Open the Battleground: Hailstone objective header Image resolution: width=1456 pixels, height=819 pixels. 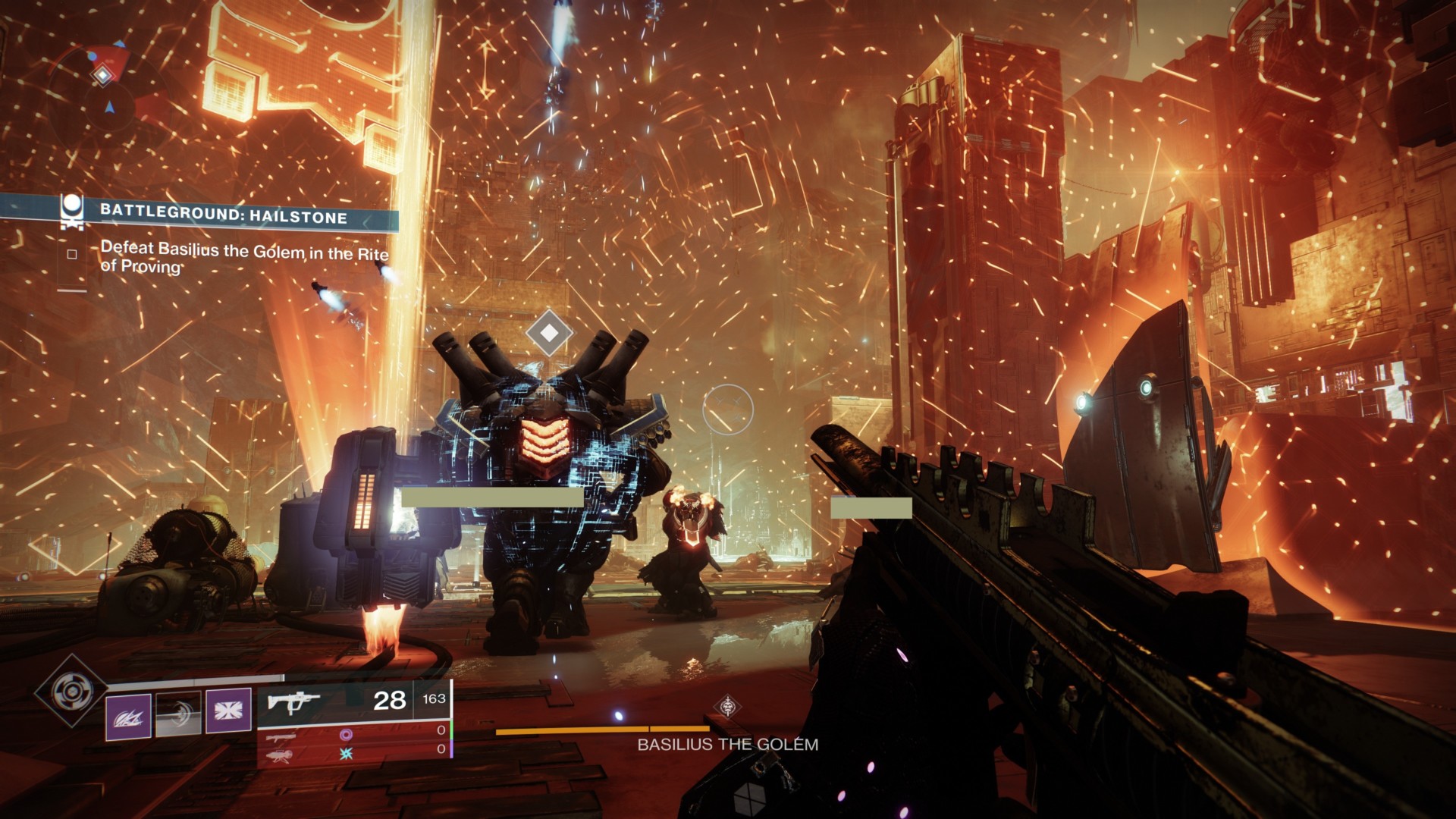[223, 215]
